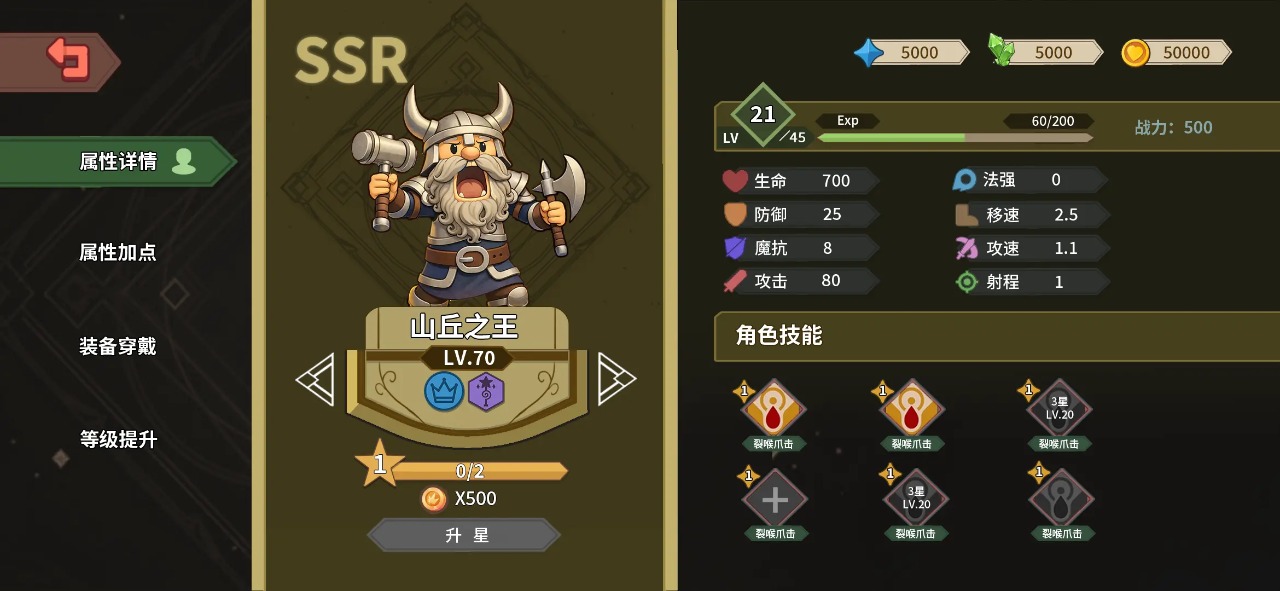Open the empty plus skill slot
The height and width of the screenshot is (591, 1280).
(775, 500)
